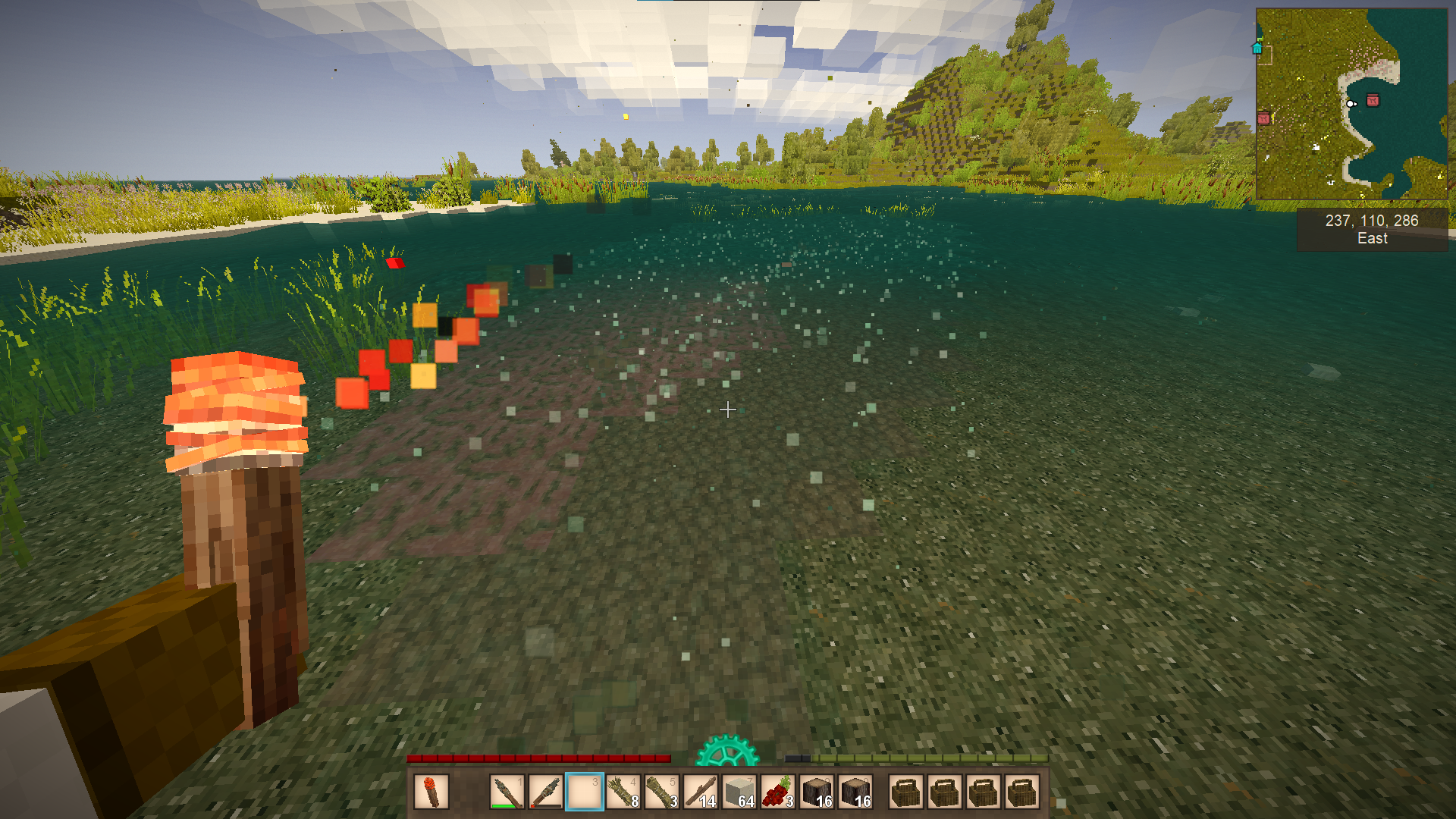The image size is (1456, 819).
Task: Click the red marker over the lake
Action: 1373,100
